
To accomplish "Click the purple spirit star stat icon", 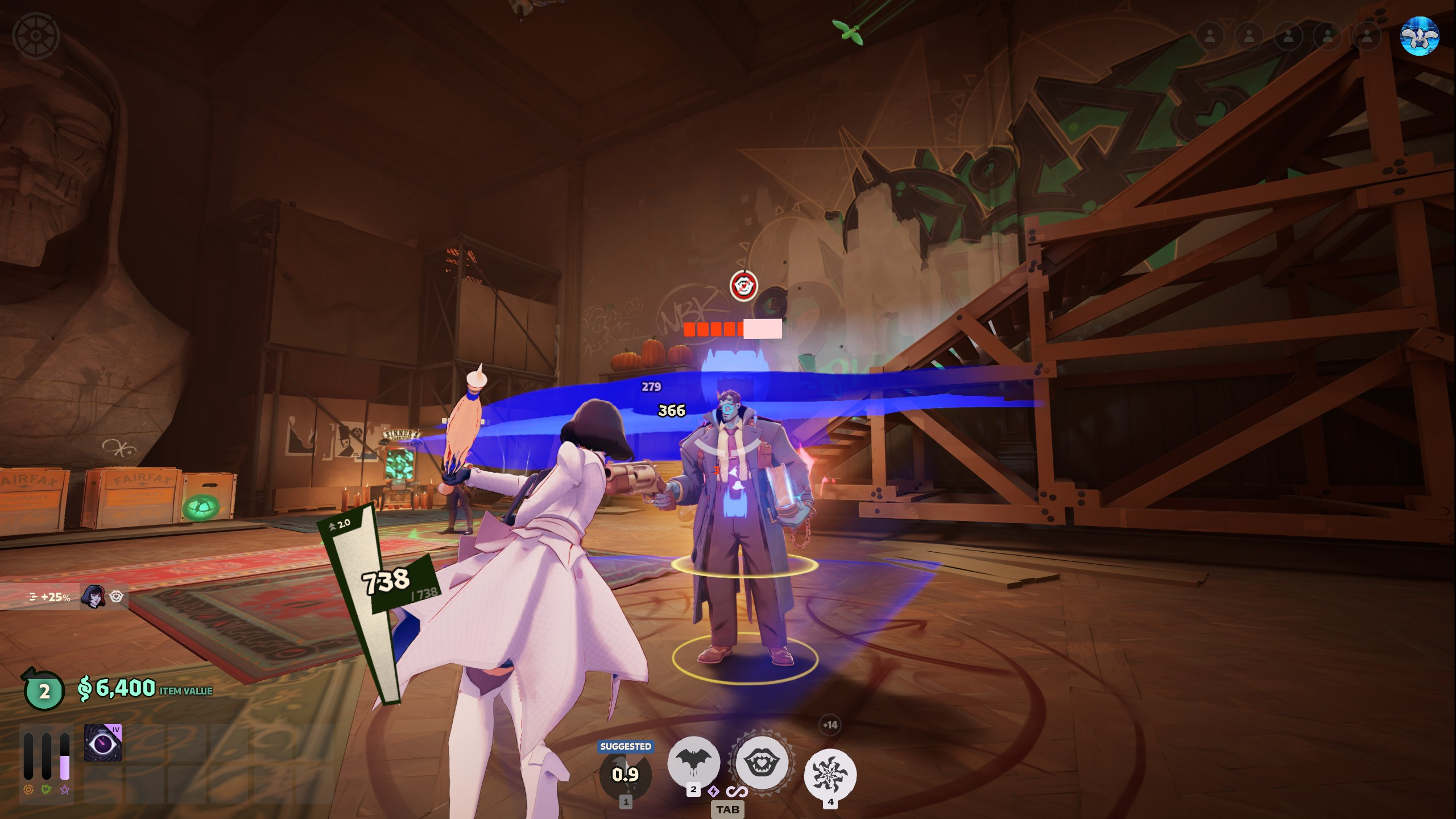I will point(65,789).
